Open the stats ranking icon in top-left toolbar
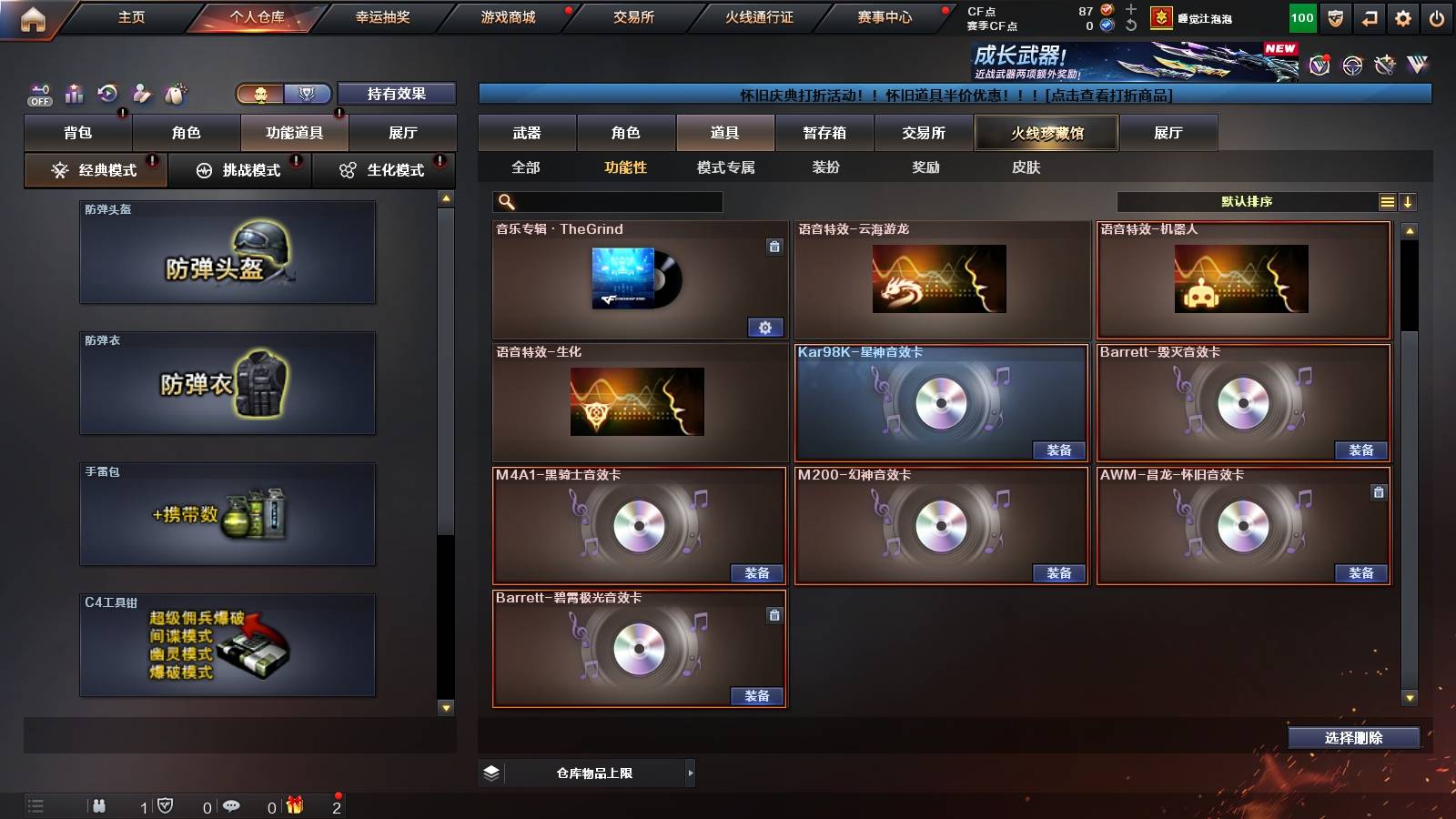Image resolution: width=1456 pixels, height=819 pixels. (75, 93)
